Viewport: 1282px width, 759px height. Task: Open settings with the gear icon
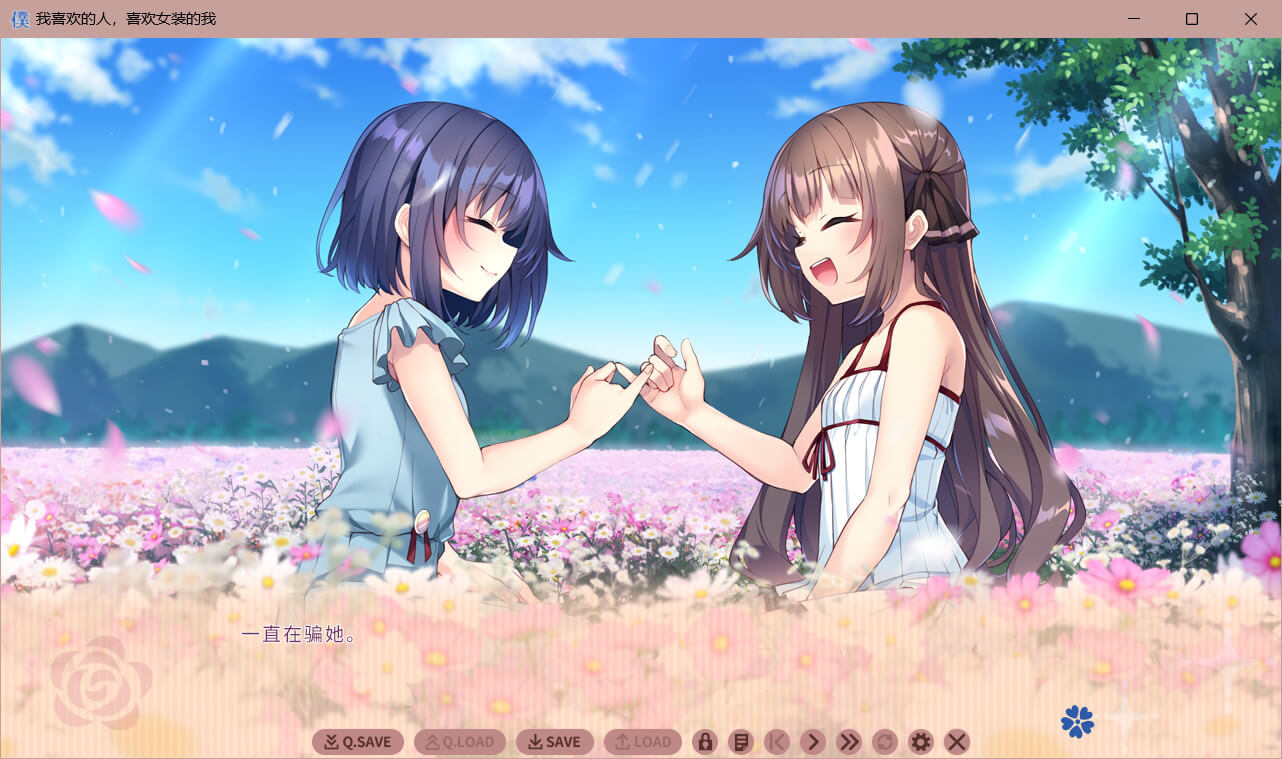click(921, 742)
